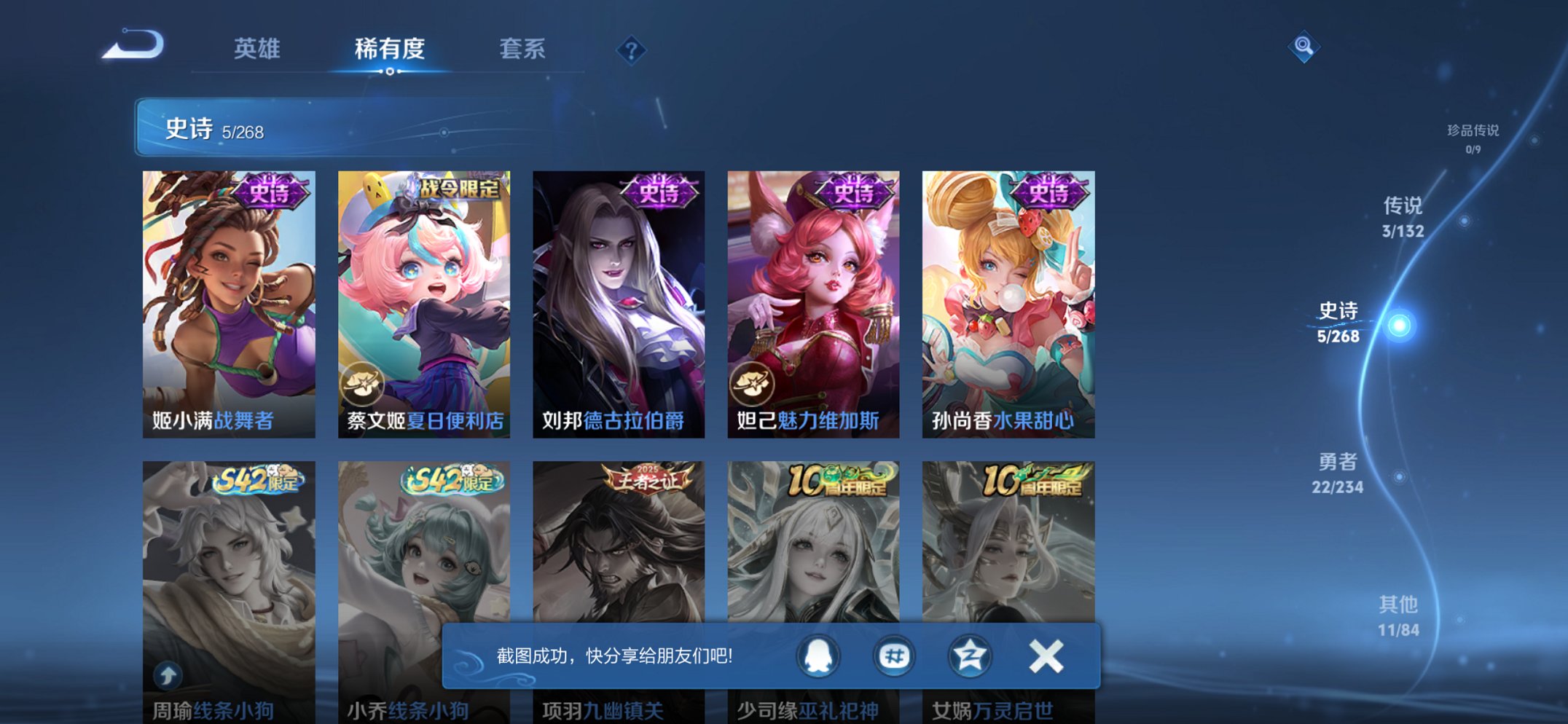Tap the back arrow in the top-left corner
The width and height of the screenshot is (1568, 724).
(131, 46)
